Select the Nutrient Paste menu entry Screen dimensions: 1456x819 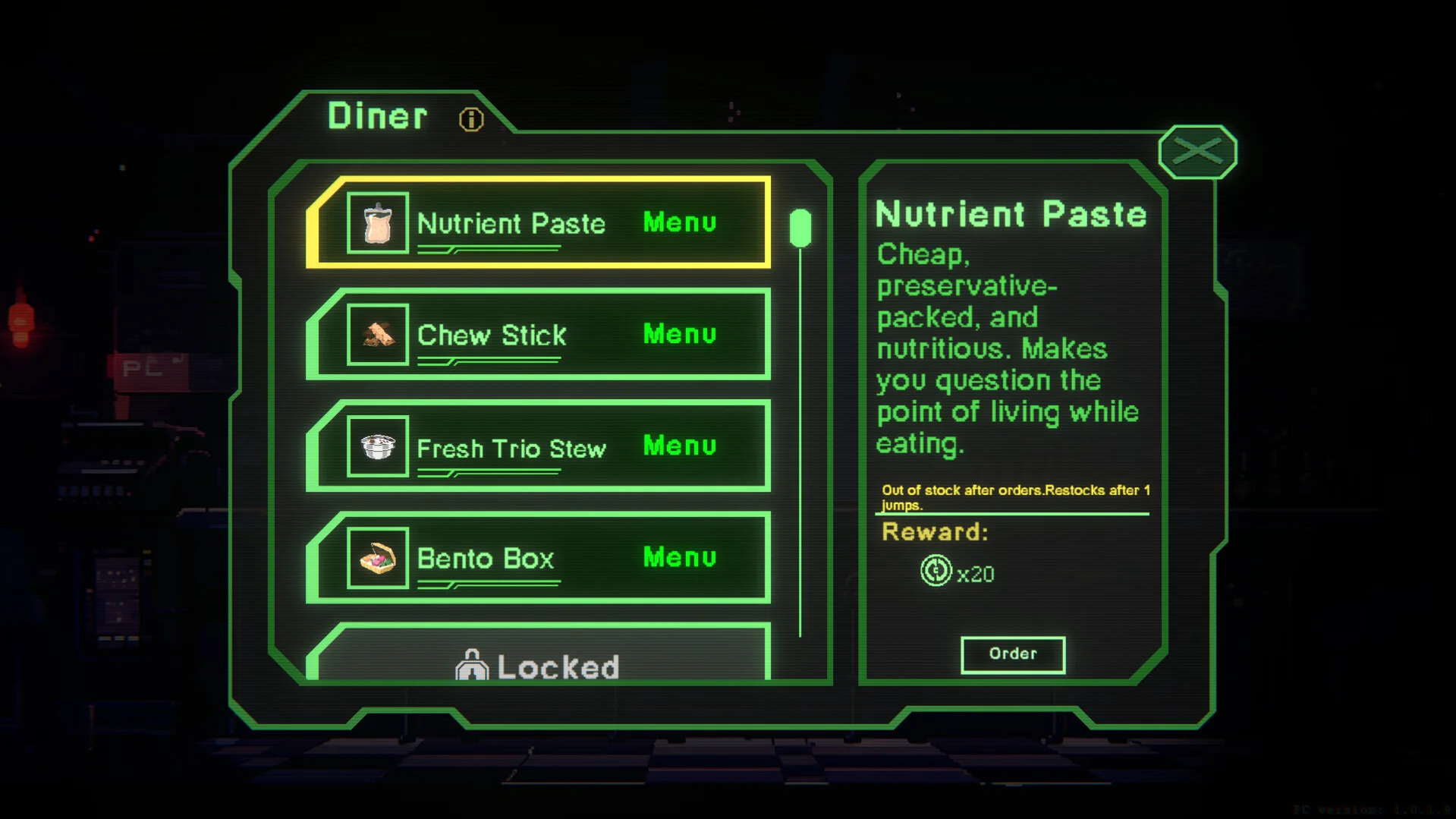coord(539,223)
